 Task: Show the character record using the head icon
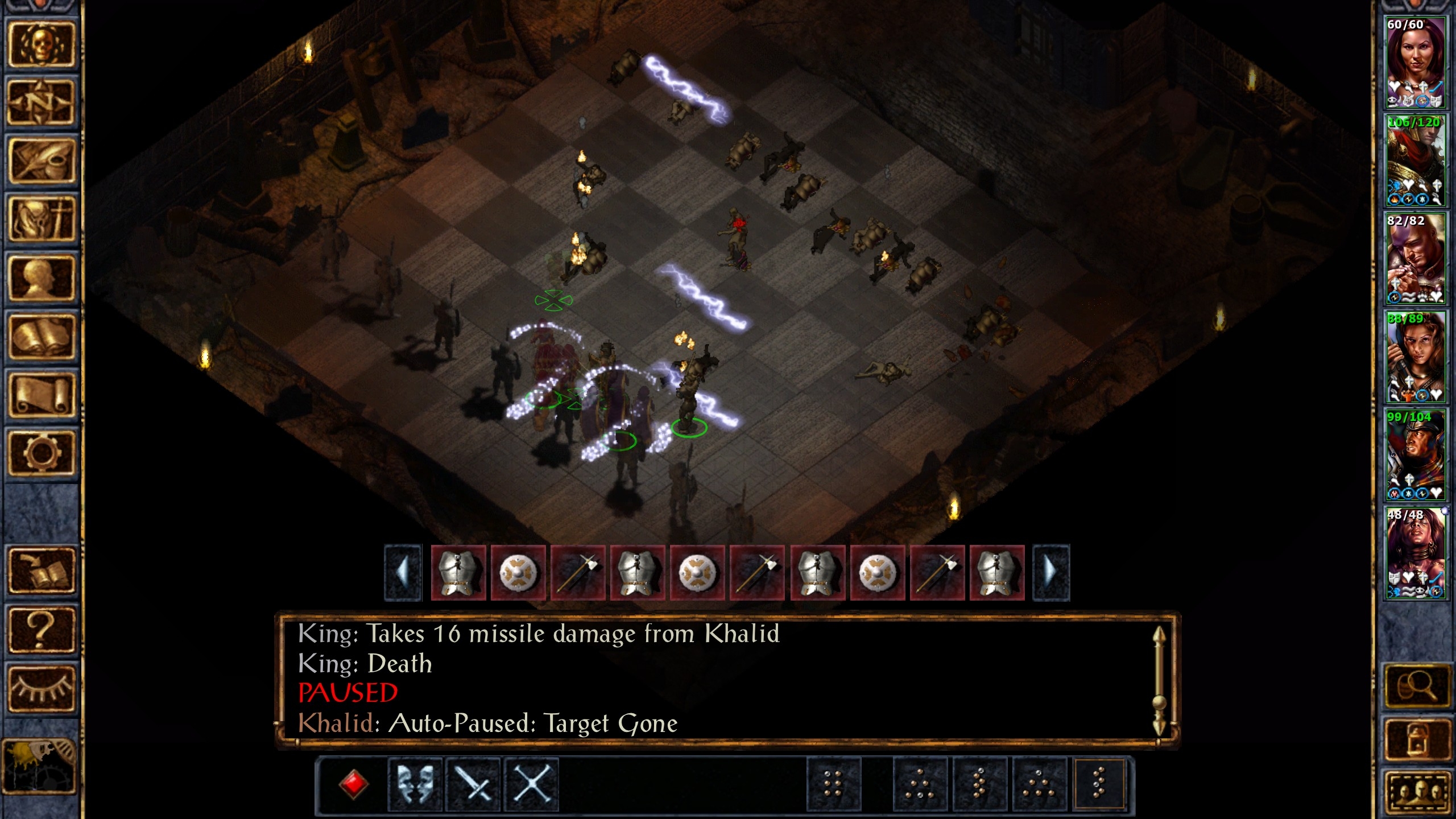(x=41, y=278)
